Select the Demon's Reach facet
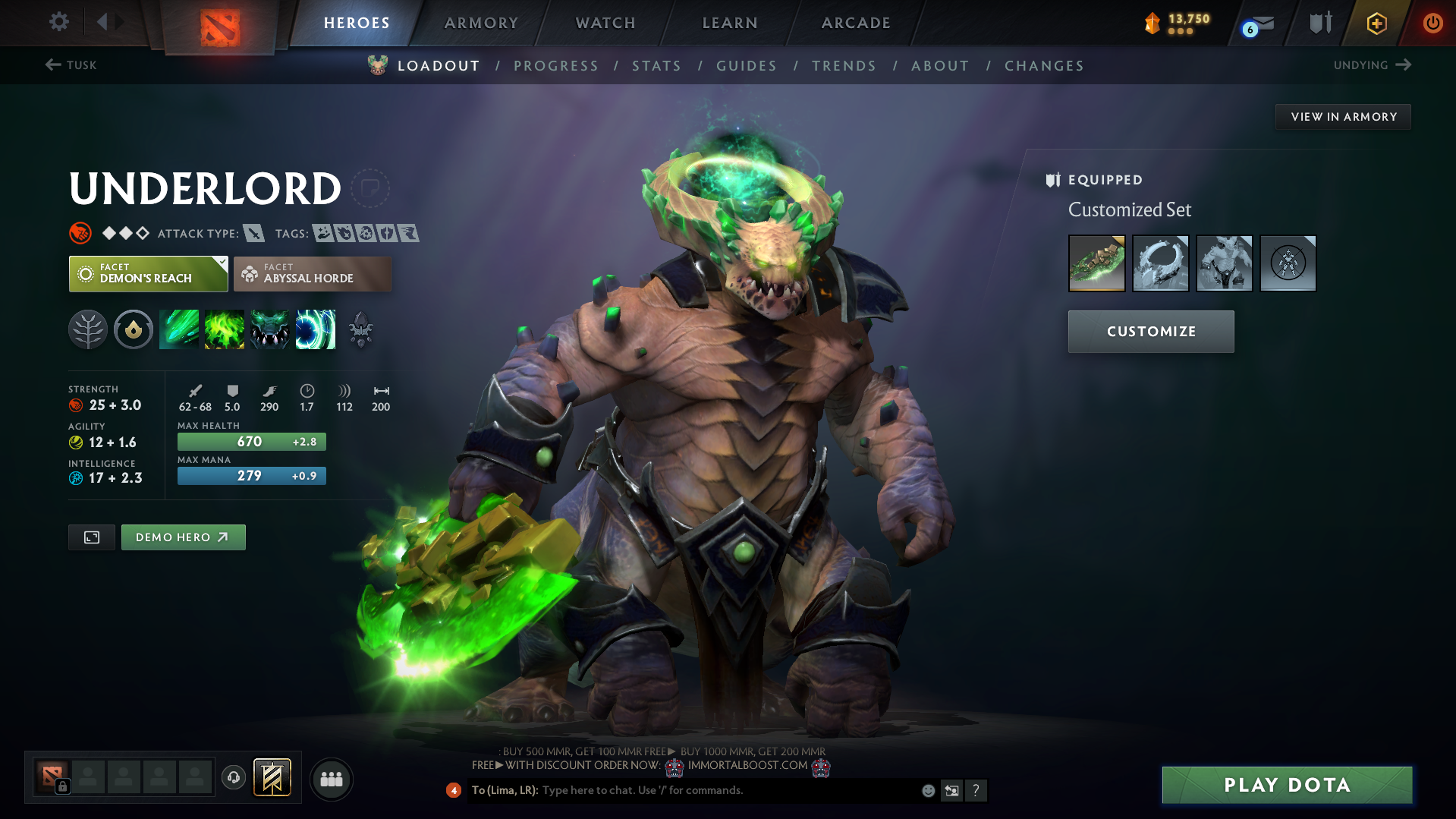1456x819 pixels. pyautogui.click(x=147, y=273)
